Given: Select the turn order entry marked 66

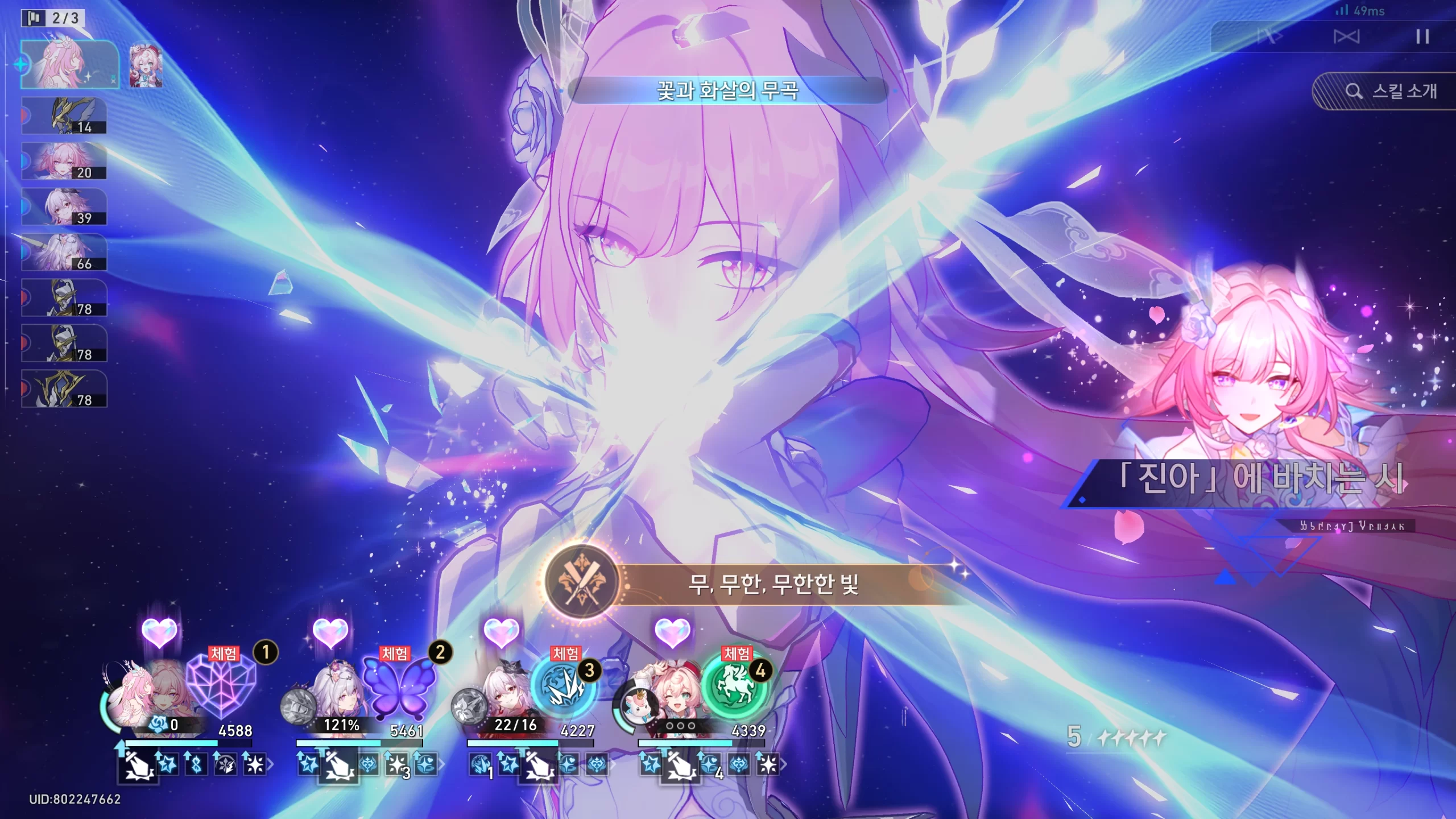Looking at the screenshot, I should (x=64, y=252).
